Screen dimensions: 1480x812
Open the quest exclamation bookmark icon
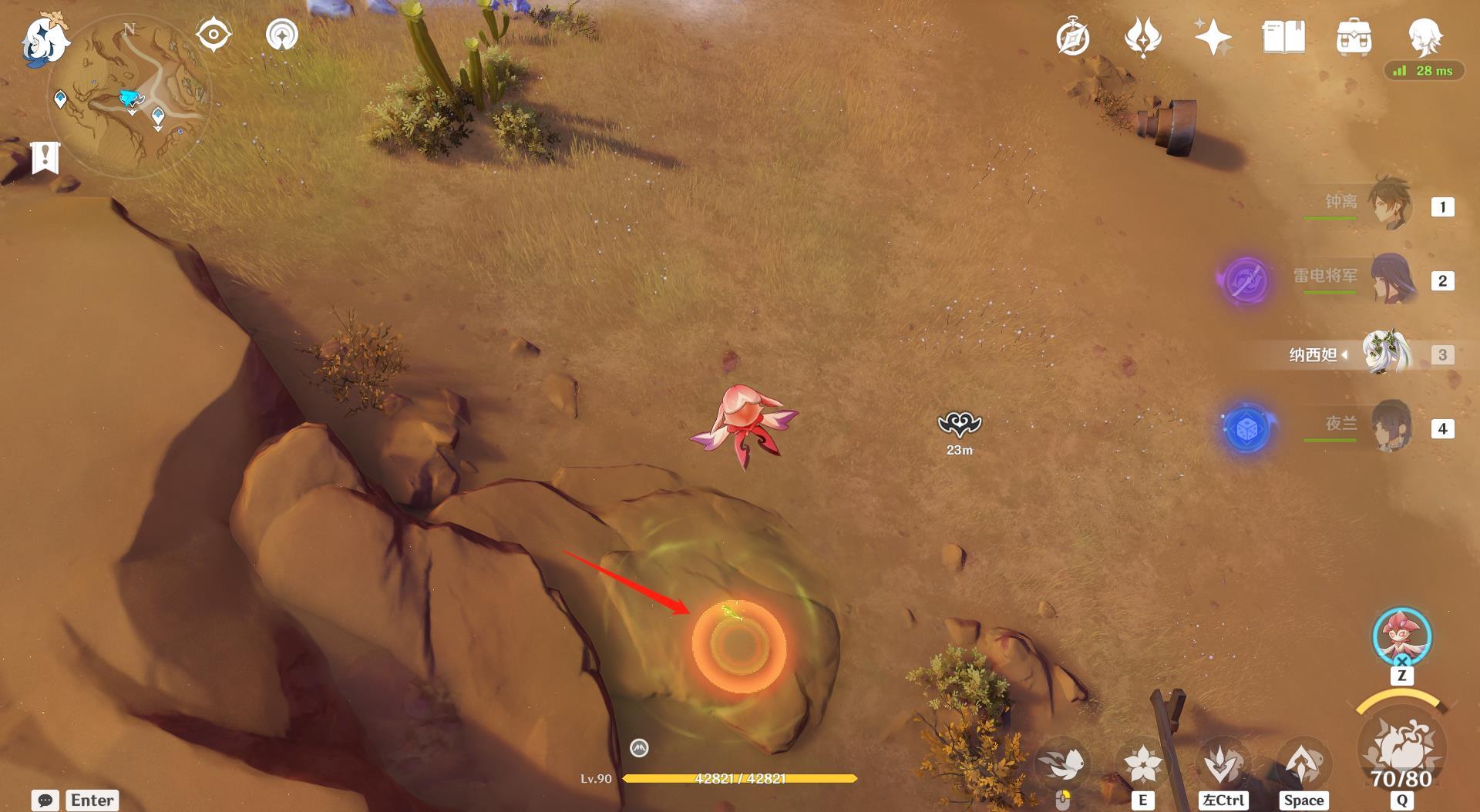[x=45, y=158]
